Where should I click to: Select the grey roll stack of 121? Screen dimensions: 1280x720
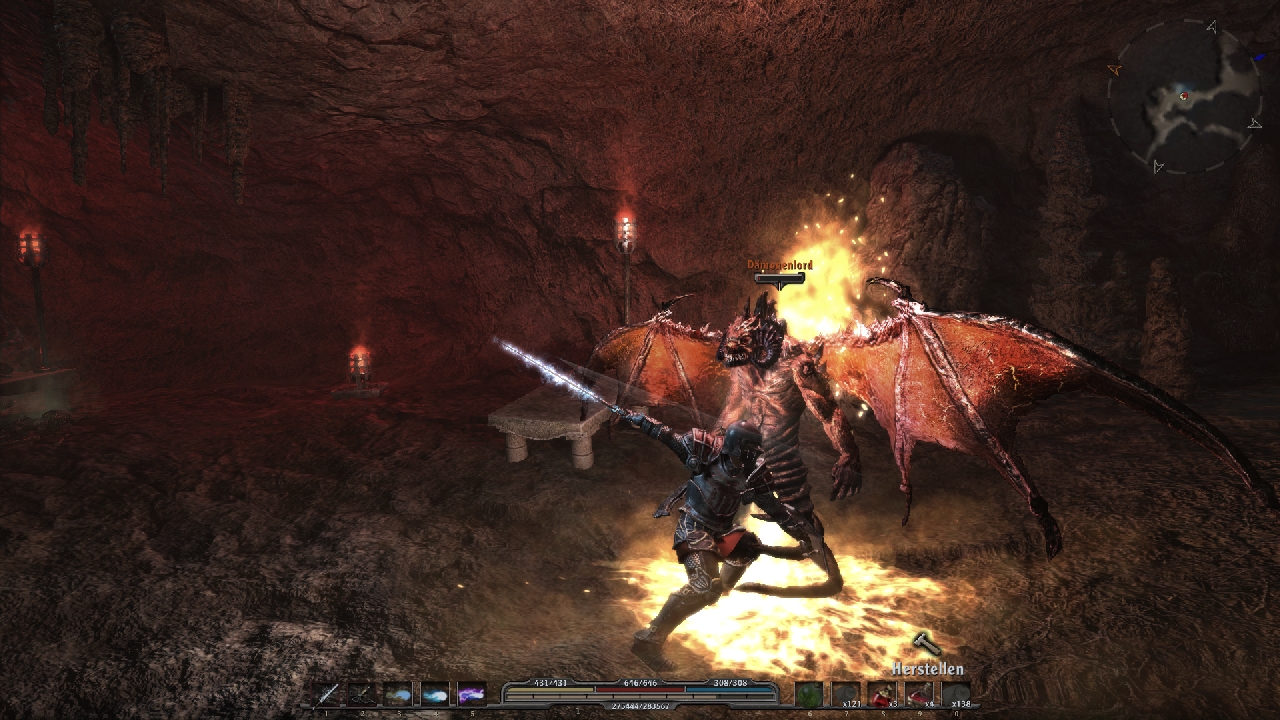846,694
